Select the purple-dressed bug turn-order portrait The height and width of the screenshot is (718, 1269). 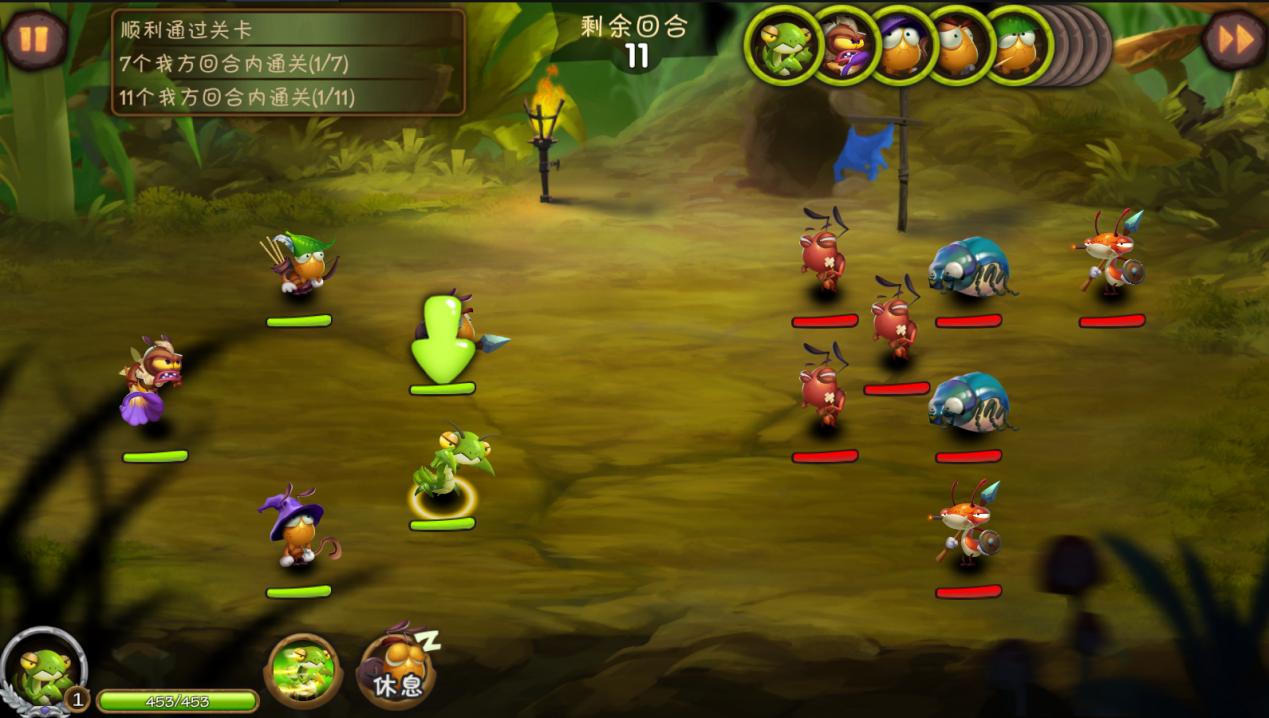click(x=842, y=45)
